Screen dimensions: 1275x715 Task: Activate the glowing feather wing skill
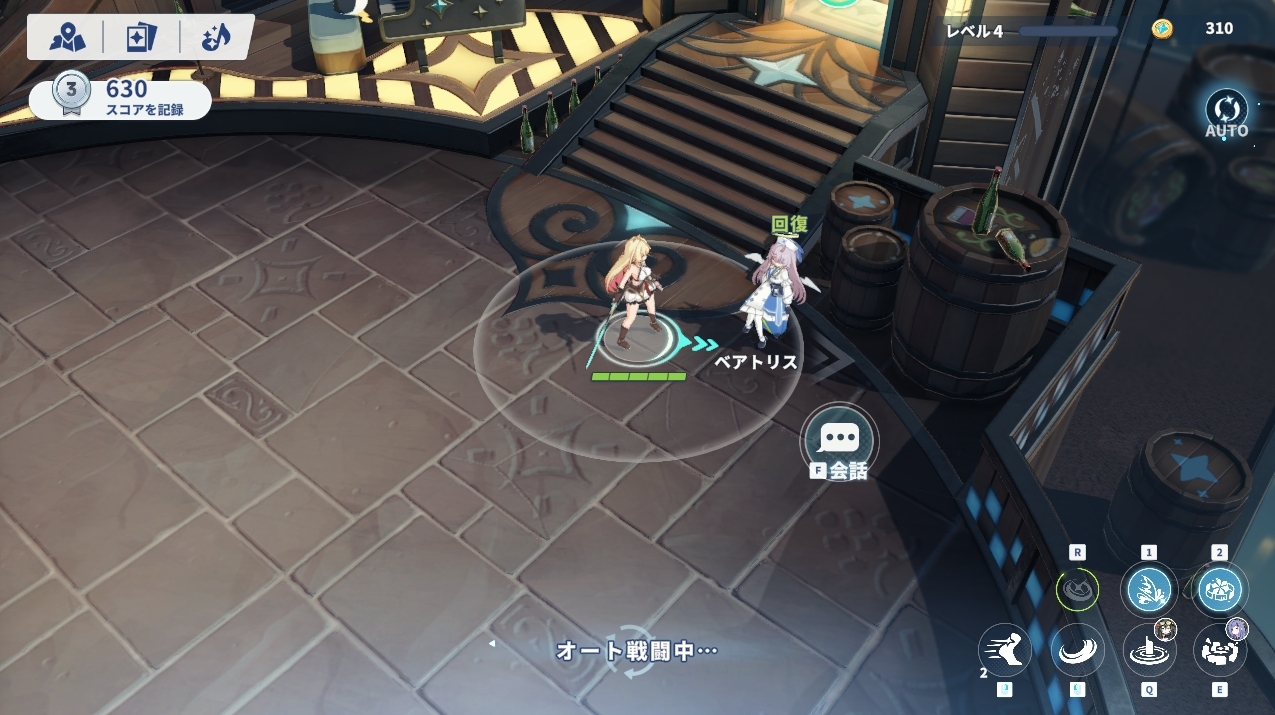[x=1148, y=590]
